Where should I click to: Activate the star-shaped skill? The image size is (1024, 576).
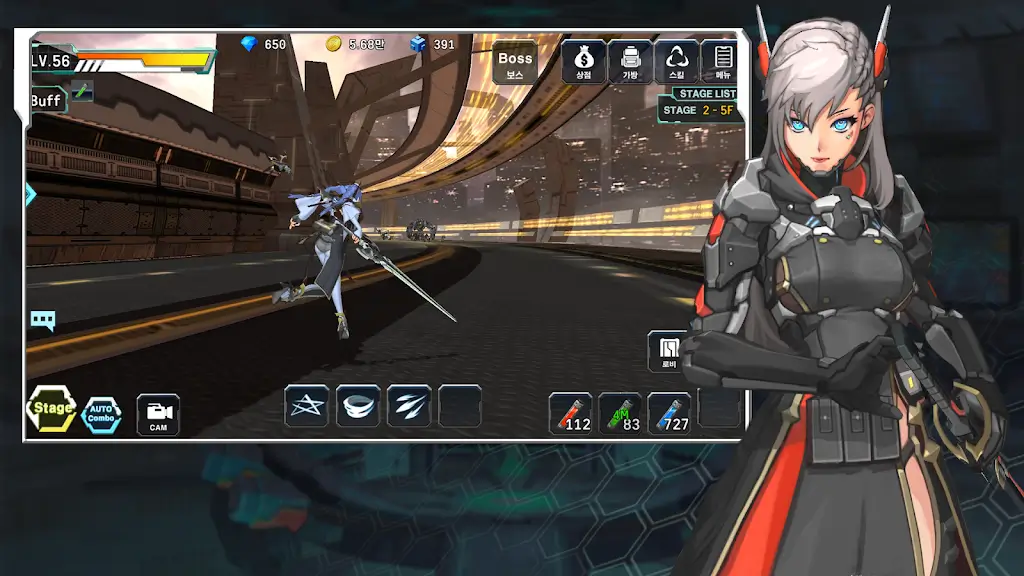307,406
